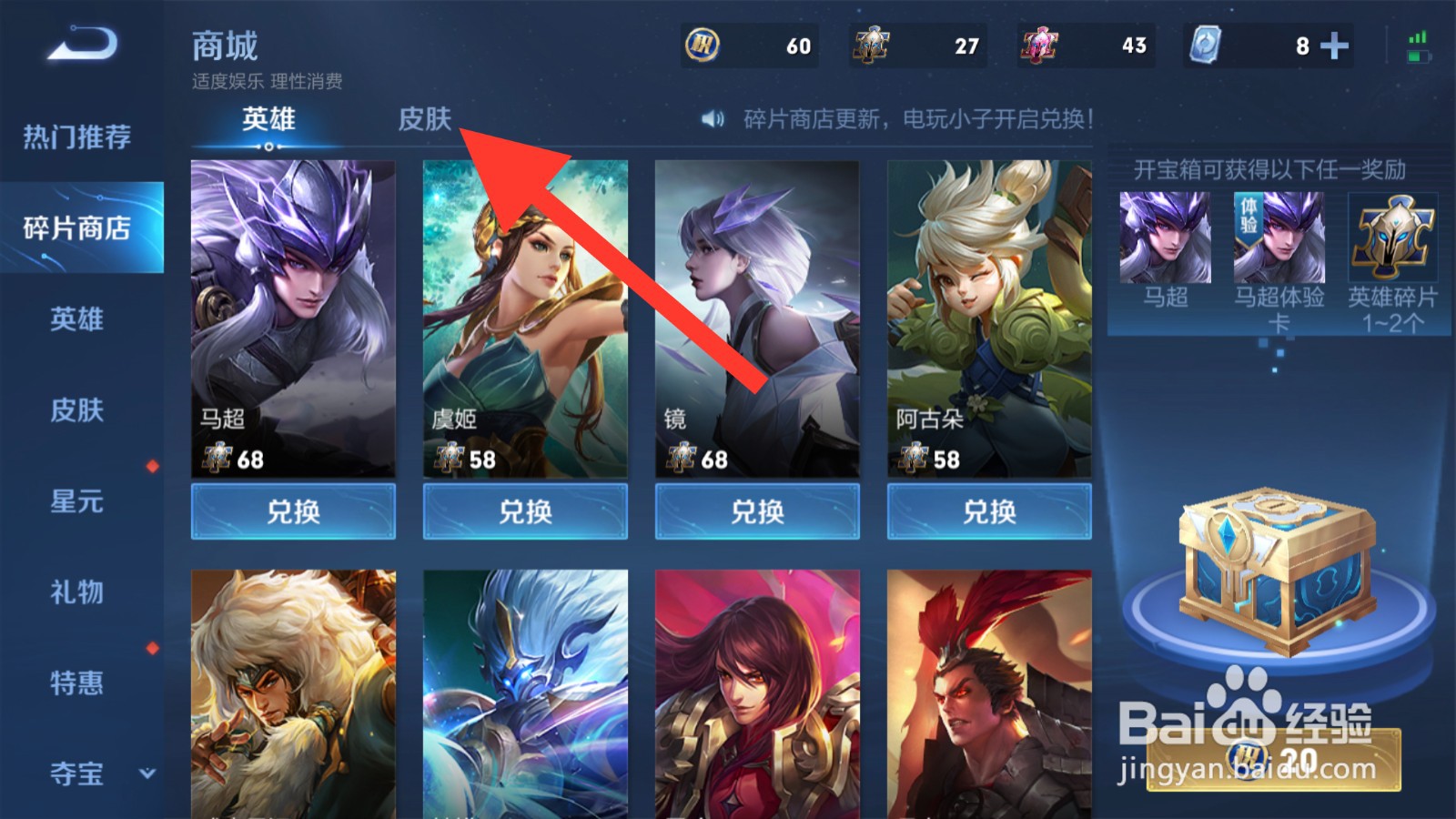This screenshot has height=819, width=1456.
Task: Open the 特惠 shop section
Action: (x=77, y=683)
